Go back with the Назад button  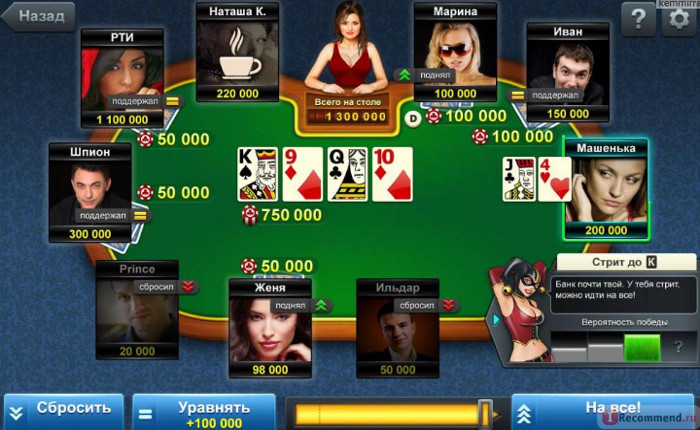coord(39,16)
